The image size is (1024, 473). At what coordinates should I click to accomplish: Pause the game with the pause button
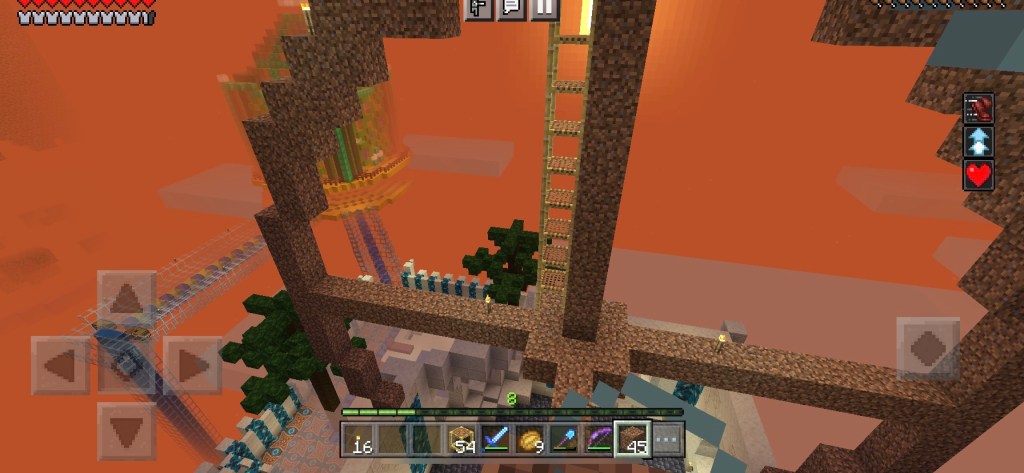(543, 8)
